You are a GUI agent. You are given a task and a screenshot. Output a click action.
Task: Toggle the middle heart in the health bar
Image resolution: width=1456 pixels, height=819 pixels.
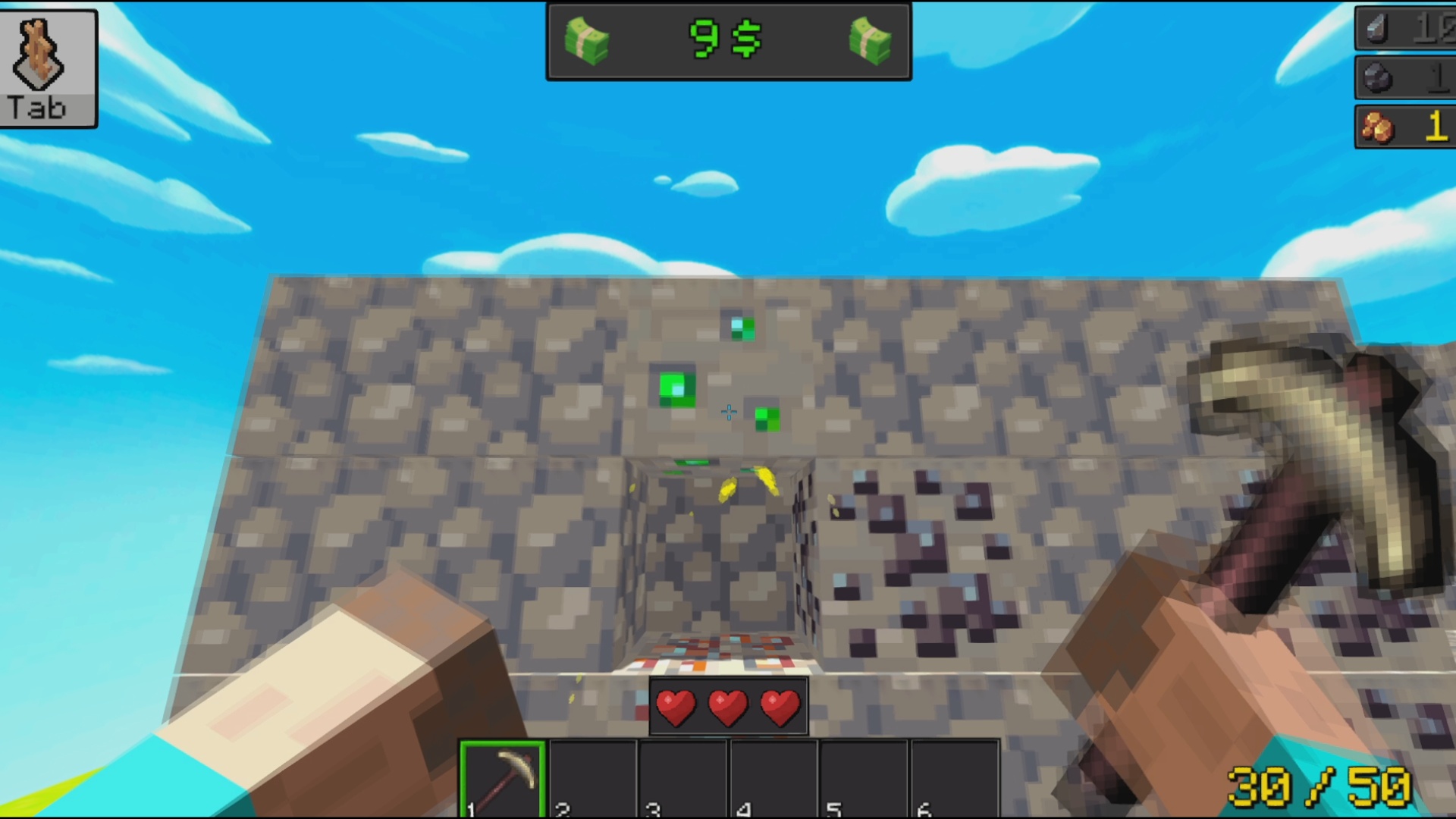[x=728, y=706]
